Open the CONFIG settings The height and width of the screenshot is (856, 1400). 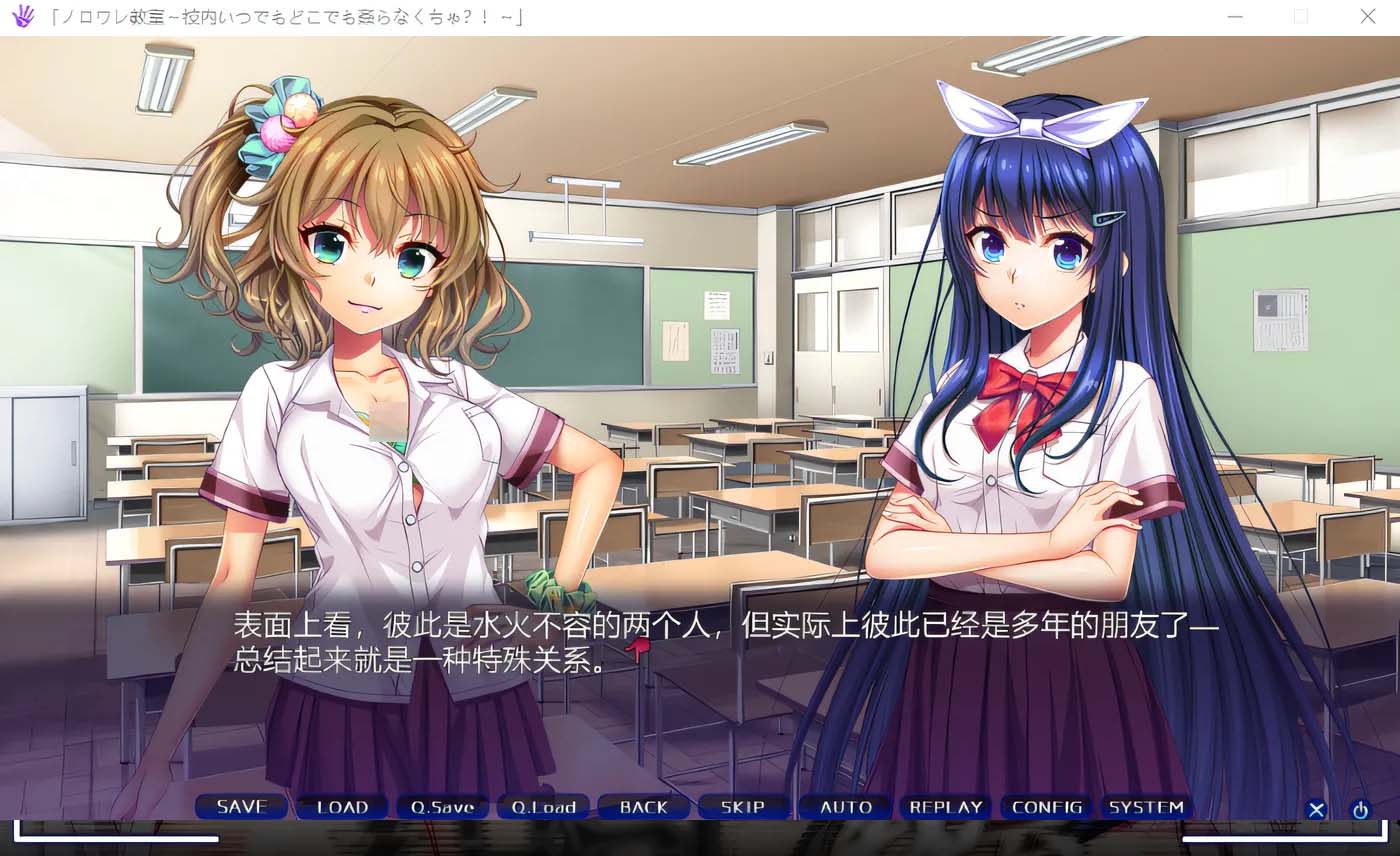(x=1047, y=807)
